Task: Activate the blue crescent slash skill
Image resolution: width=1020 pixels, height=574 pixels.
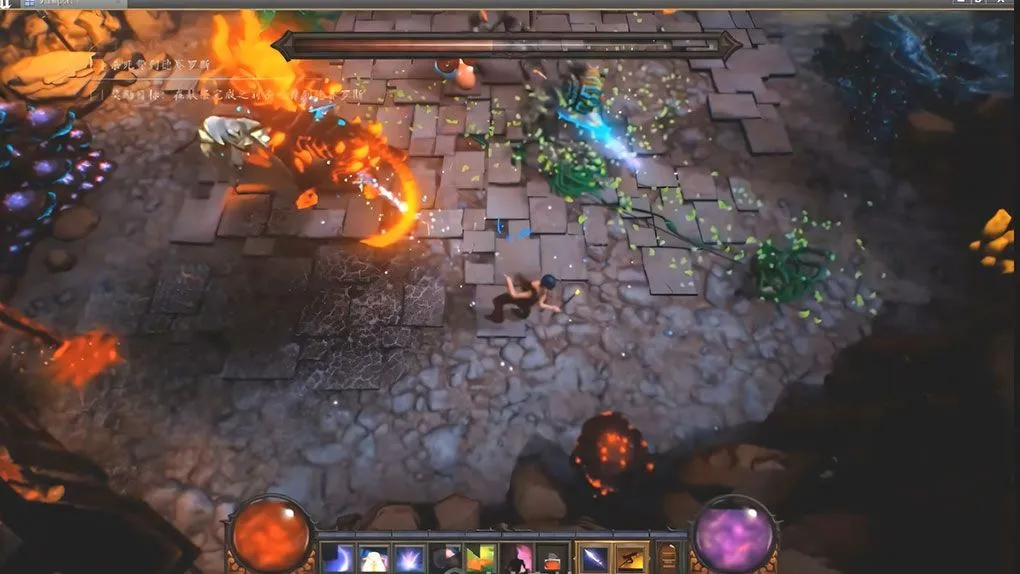Action: click(x=337, y=559)
